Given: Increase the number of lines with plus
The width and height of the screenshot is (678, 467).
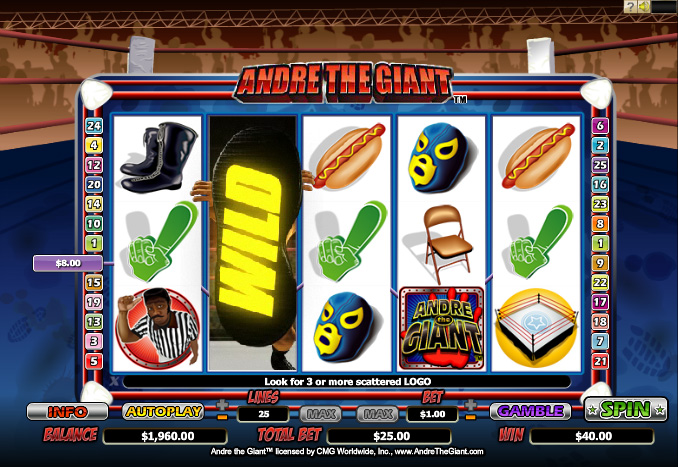Looking at the screenshot, I should click(x=222, y=404).
